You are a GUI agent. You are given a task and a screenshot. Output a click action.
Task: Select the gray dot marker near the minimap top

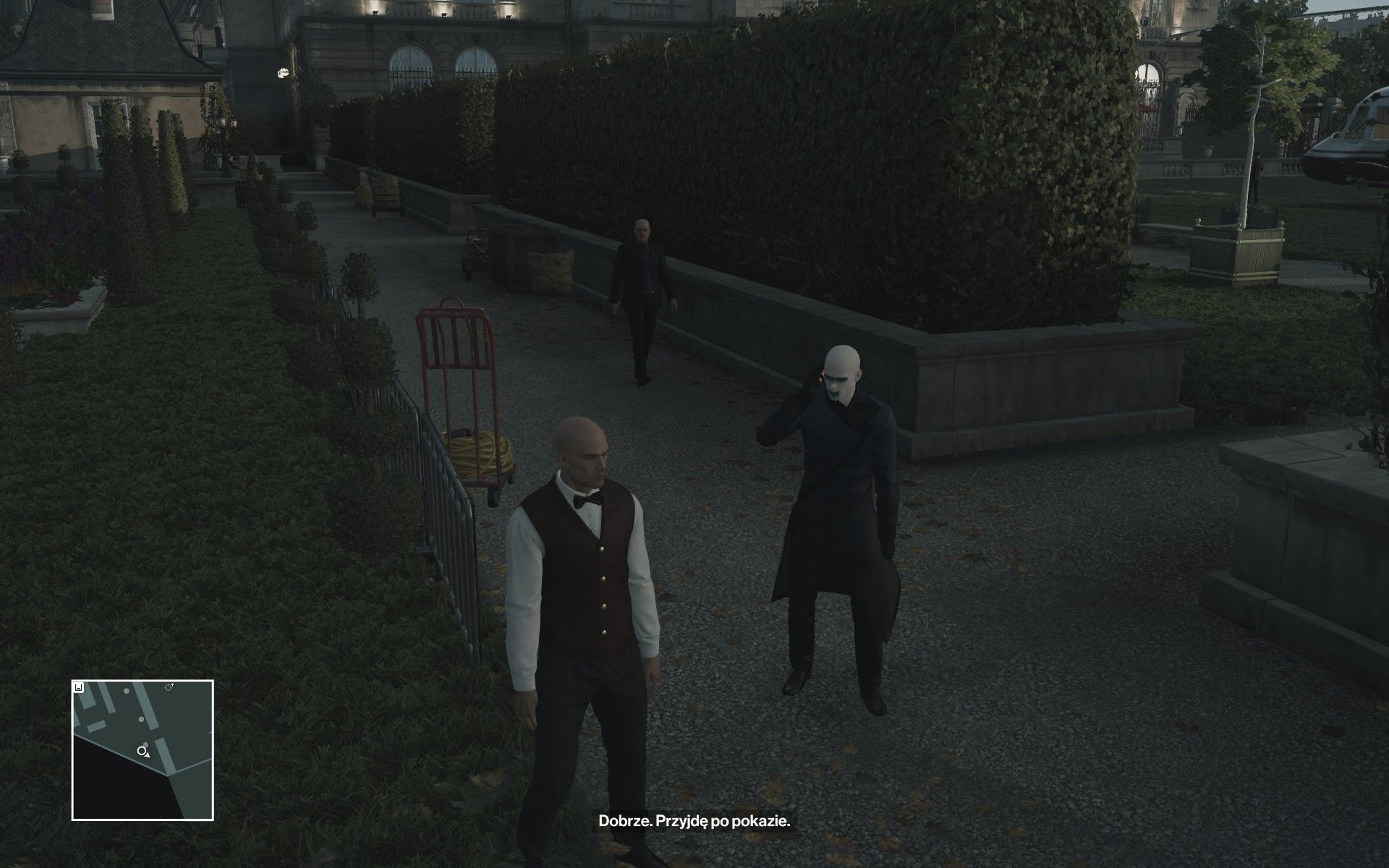point(126,691)
